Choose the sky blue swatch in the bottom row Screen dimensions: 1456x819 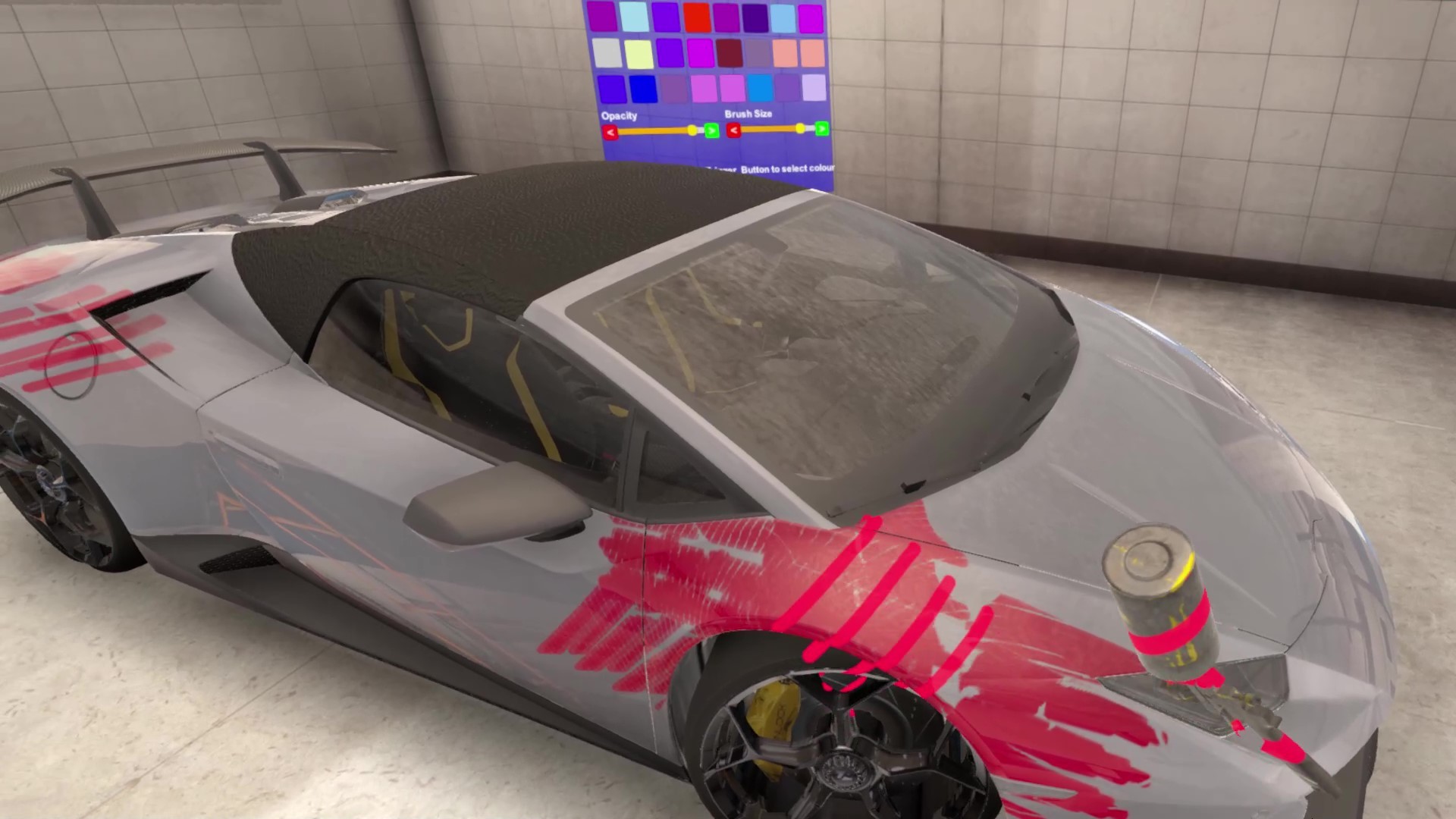point(759,88)
